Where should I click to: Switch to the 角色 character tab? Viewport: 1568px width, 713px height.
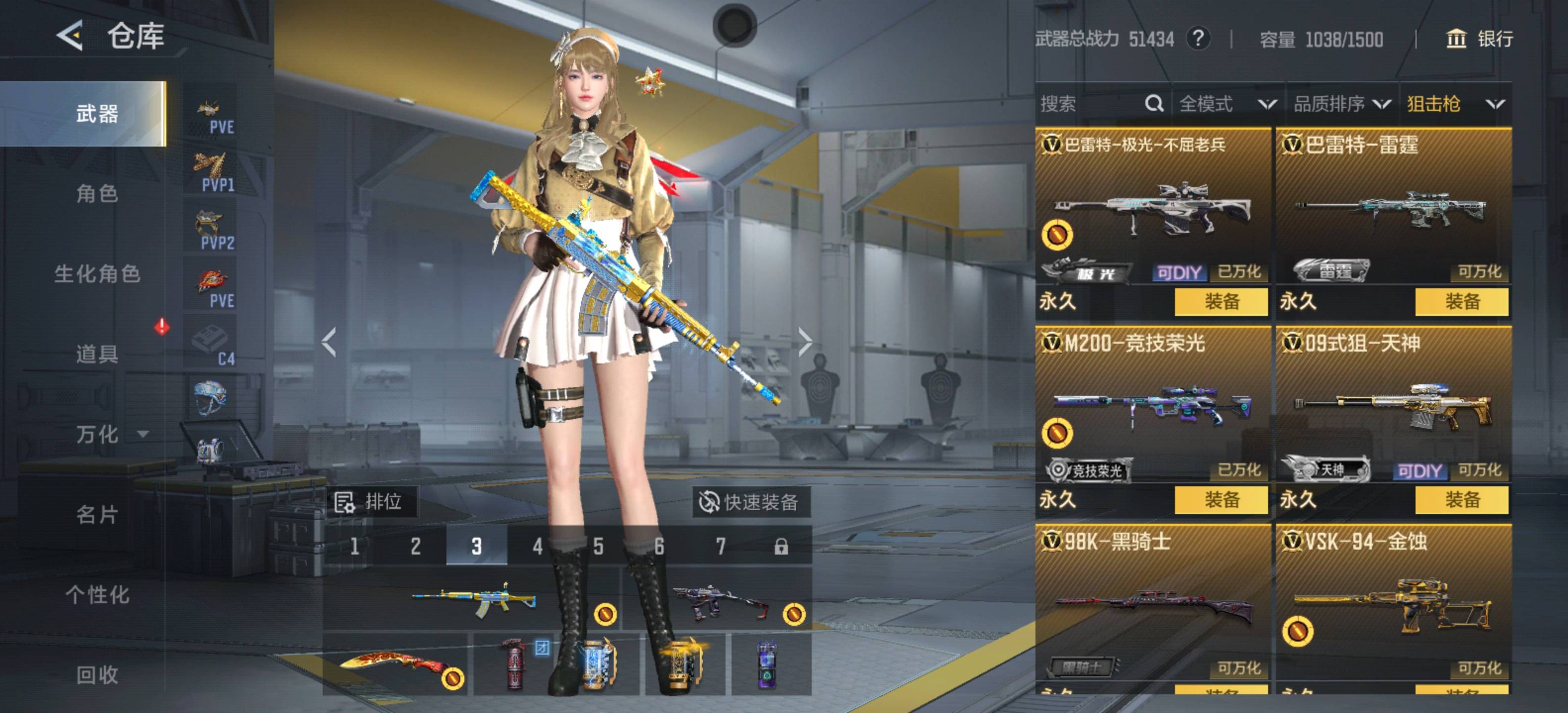[x=97, y=194]
